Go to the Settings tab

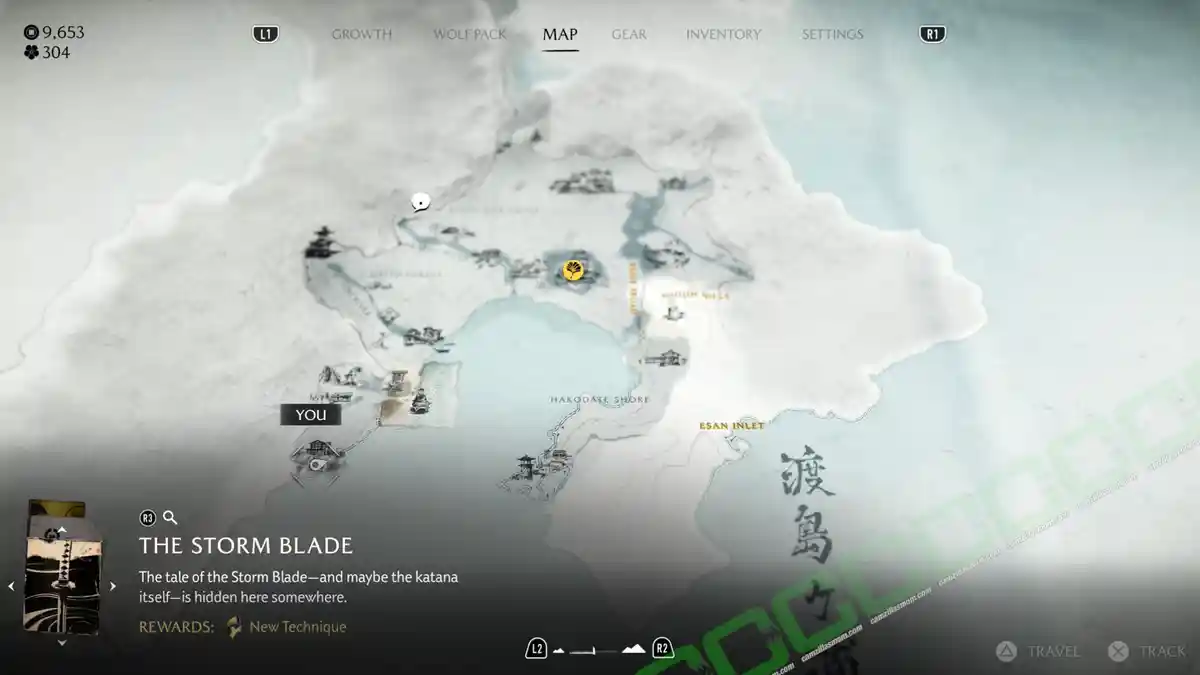[832, 34]
